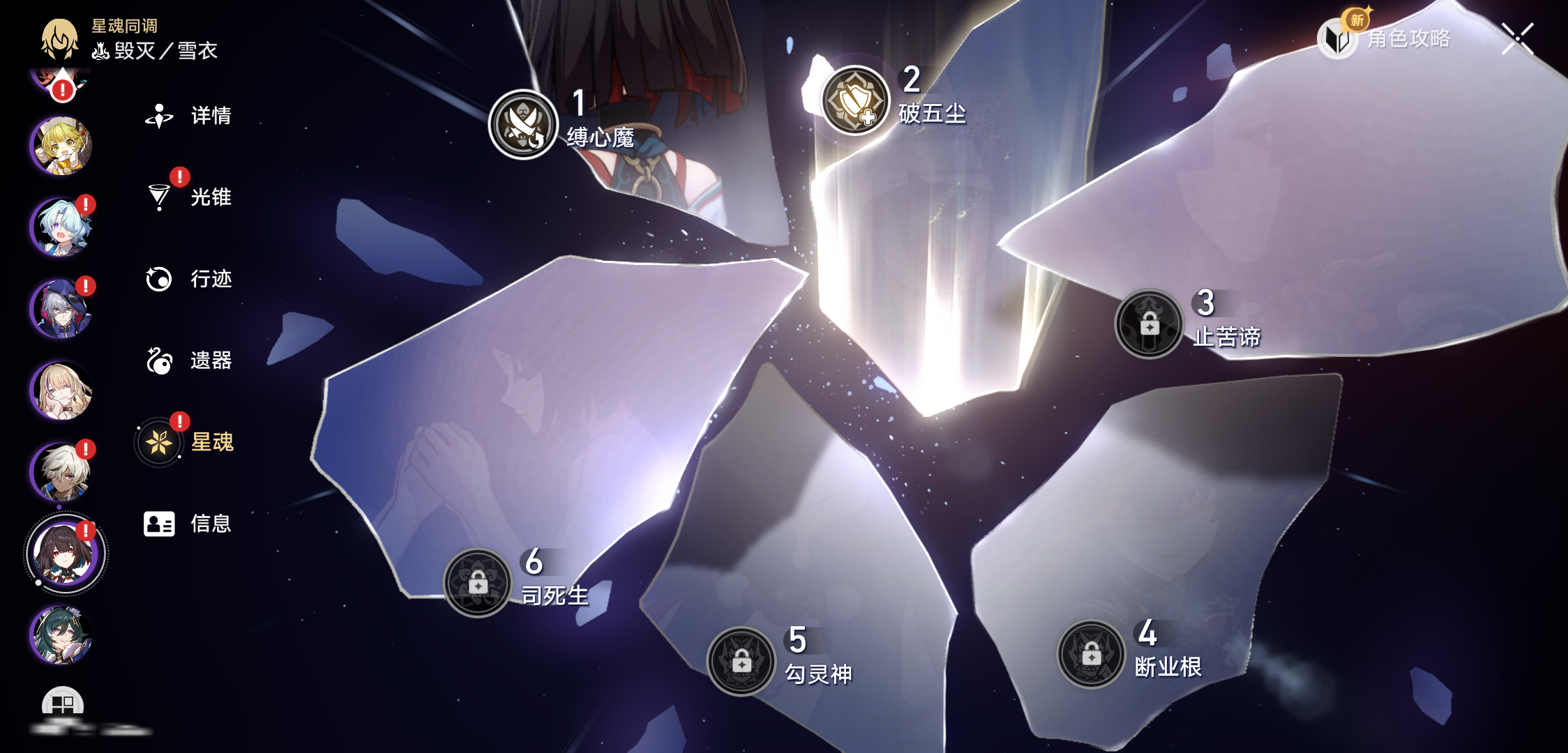
Task: Close the character screen
Action: click(1517, 38)
